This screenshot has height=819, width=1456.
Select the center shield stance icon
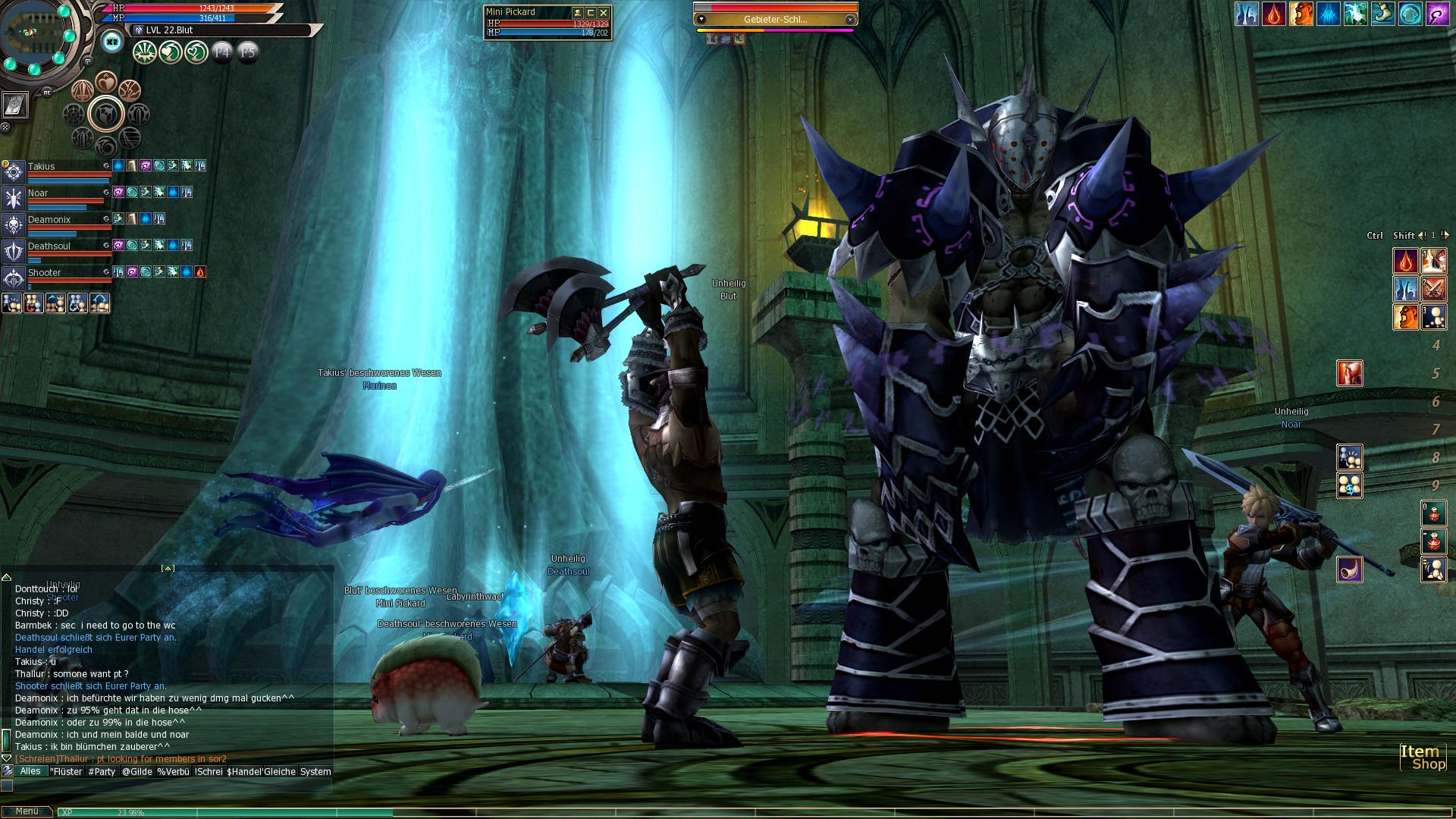106,114
